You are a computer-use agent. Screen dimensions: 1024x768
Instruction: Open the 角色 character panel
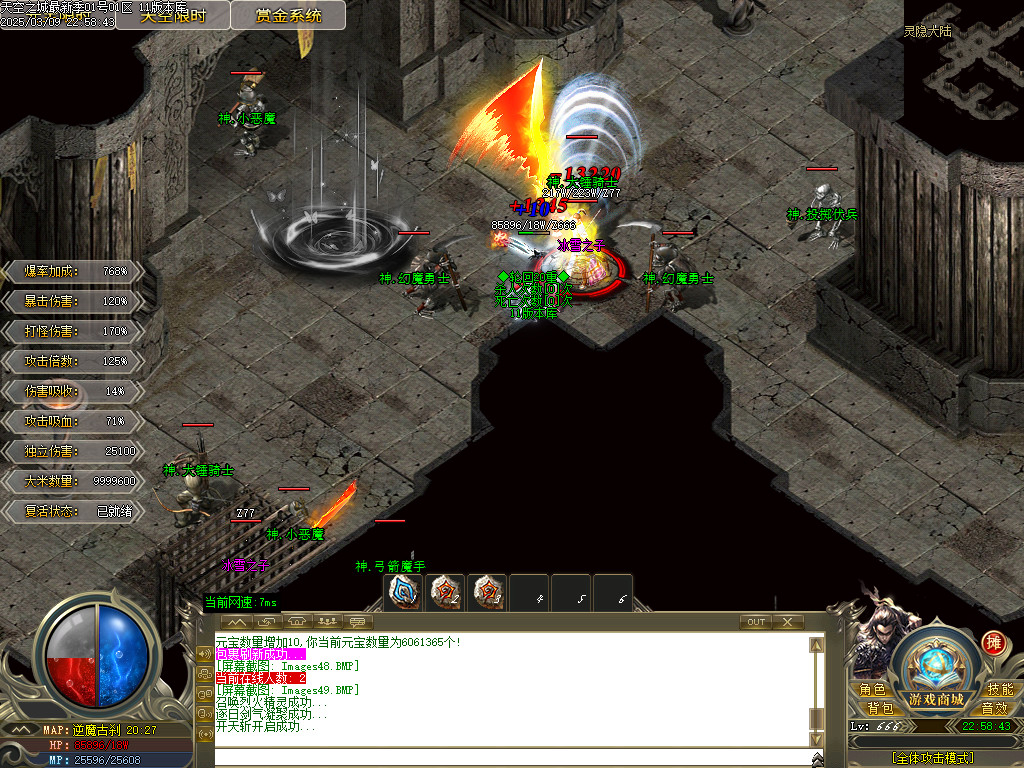[x=872, y=690]
